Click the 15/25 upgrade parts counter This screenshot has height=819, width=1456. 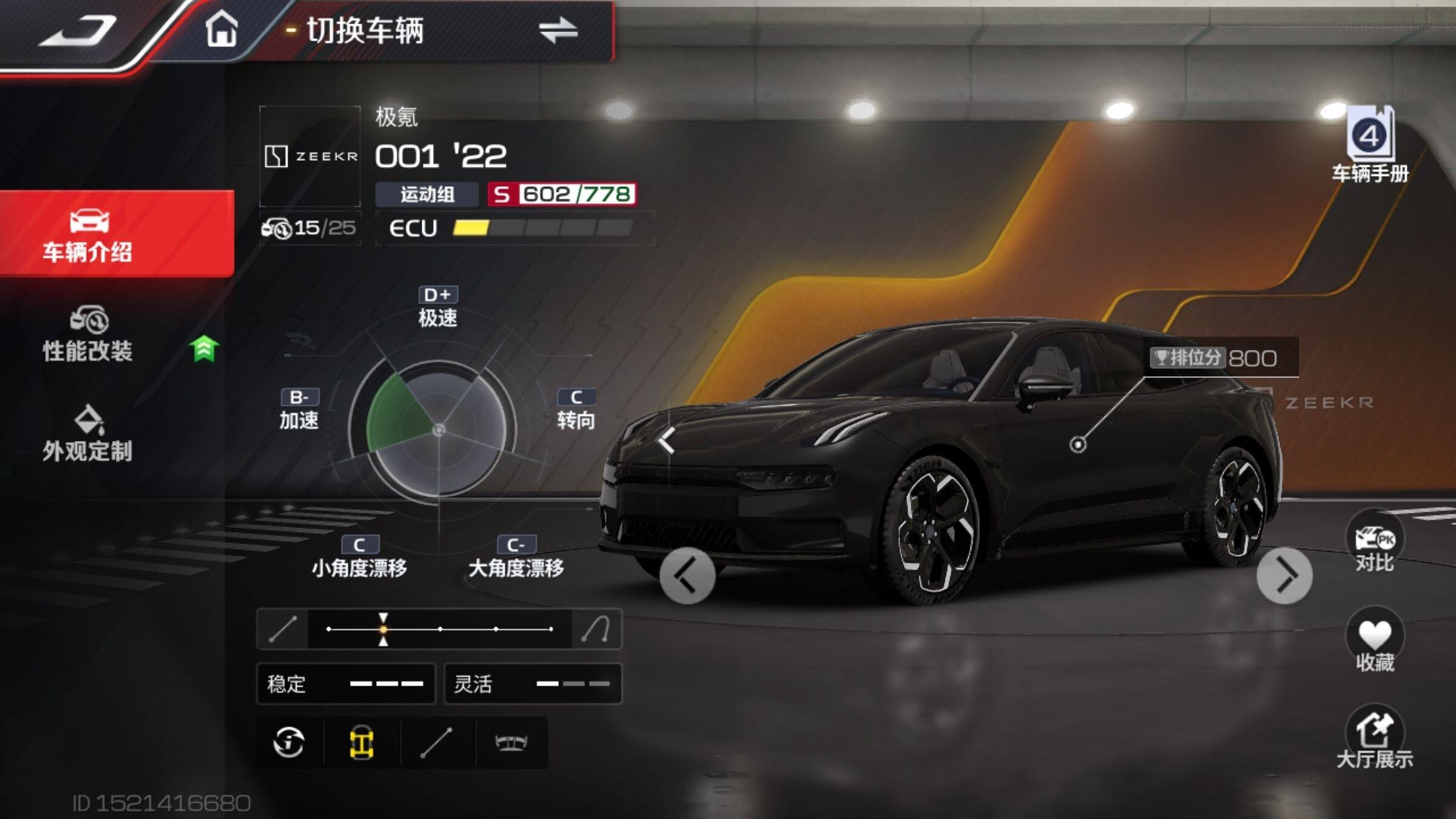[309, 228]
